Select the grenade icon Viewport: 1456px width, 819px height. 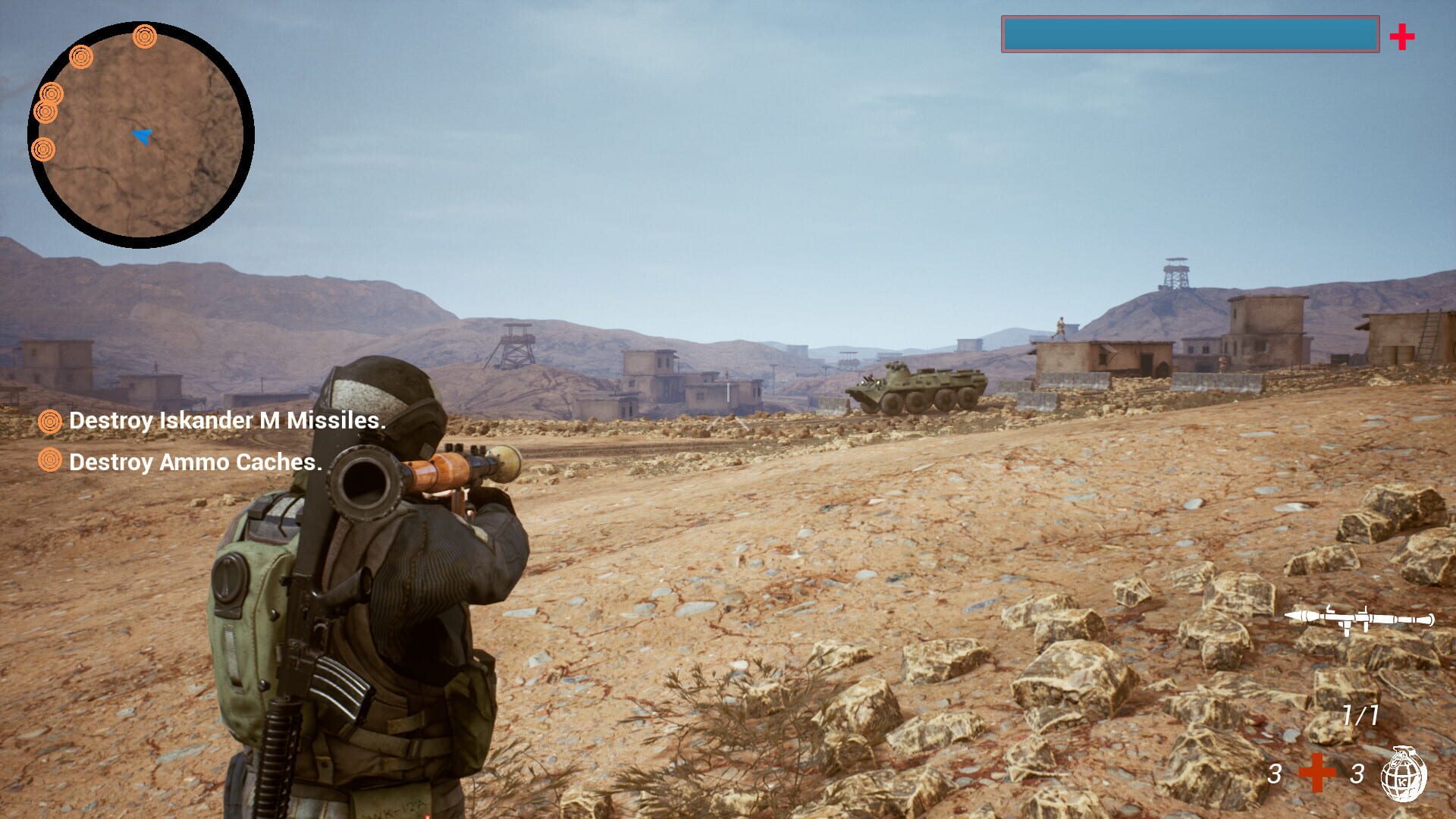(x=1403, y=774)
